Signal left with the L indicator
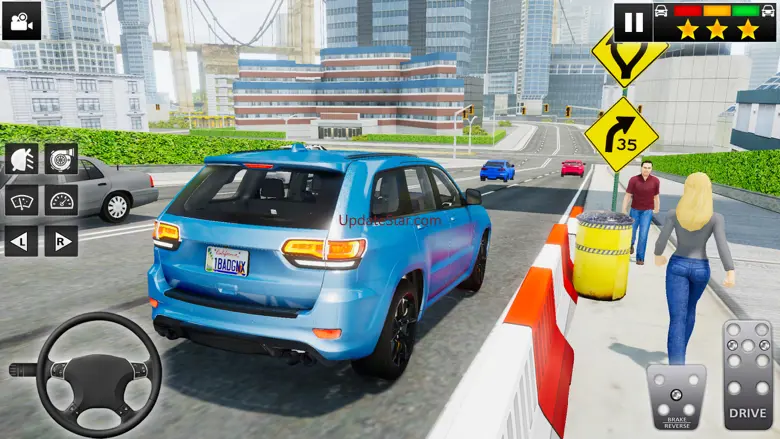This screenshot has width=780, height=439. coord(22,241)
